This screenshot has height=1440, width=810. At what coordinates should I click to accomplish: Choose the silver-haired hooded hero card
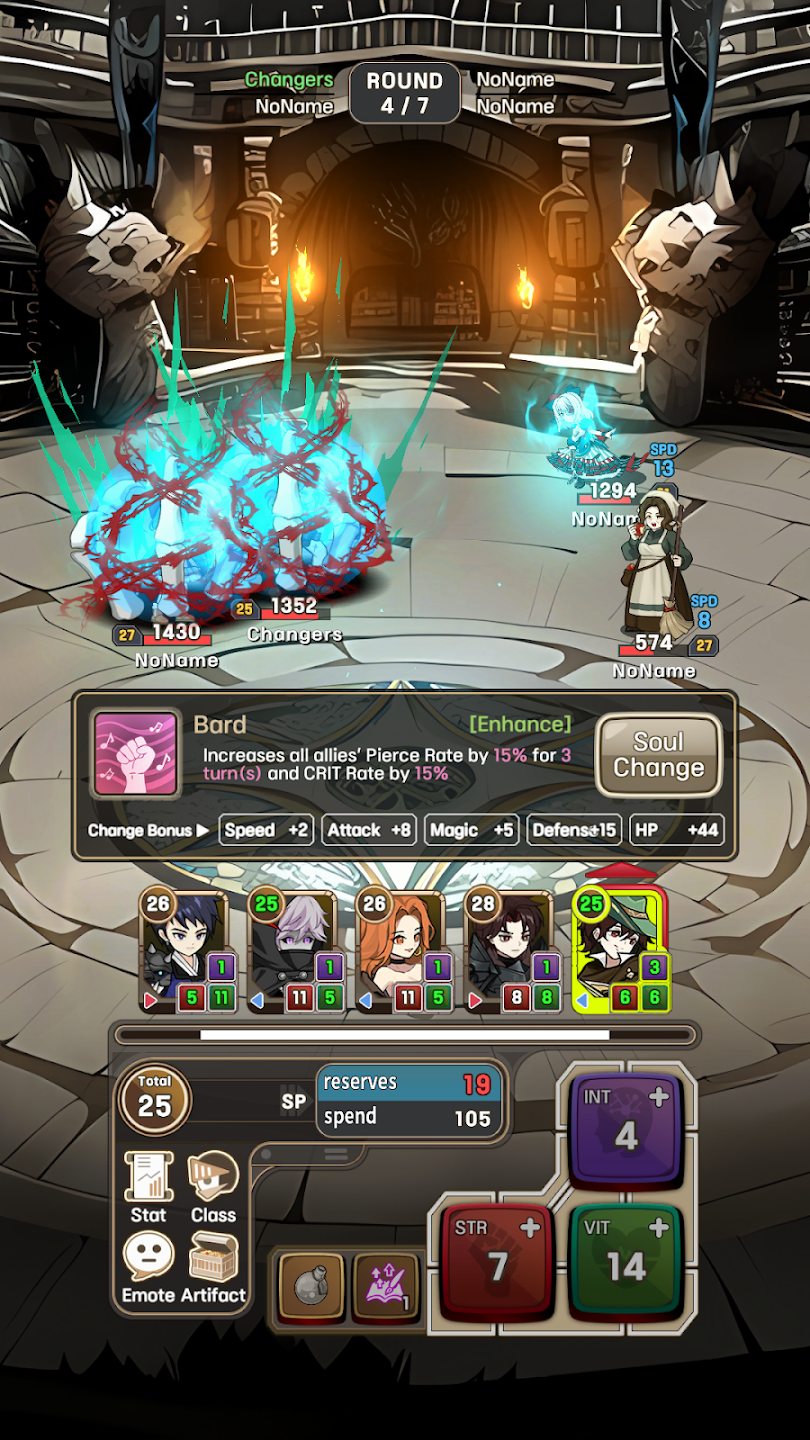pos(296,952)
